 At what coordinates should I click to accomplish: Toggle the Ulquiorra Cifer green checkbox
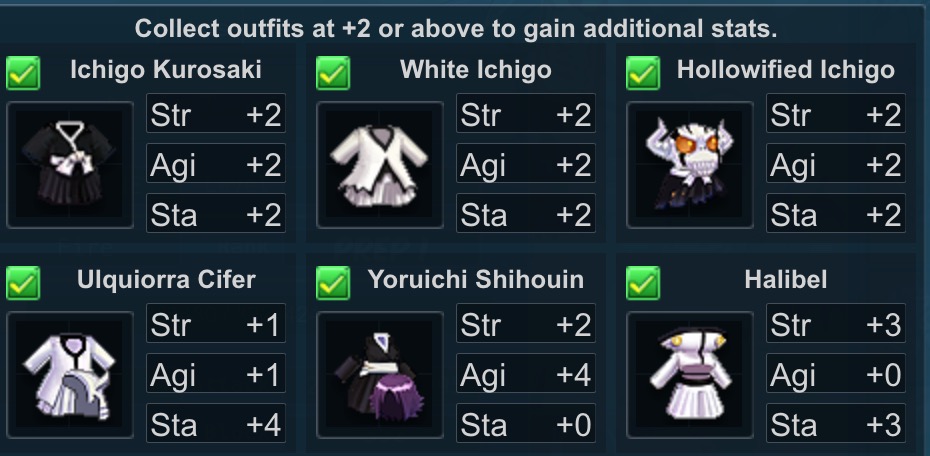(x=23, y=283)
